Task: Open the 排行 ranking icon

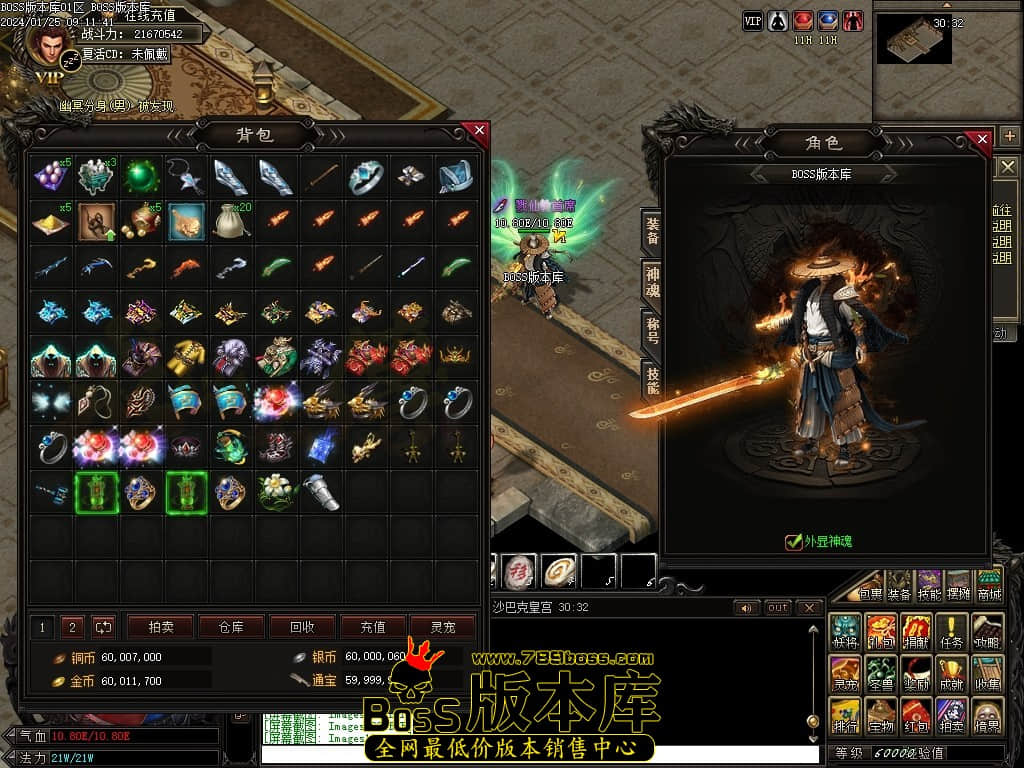Action: click(x=846, y=716)
